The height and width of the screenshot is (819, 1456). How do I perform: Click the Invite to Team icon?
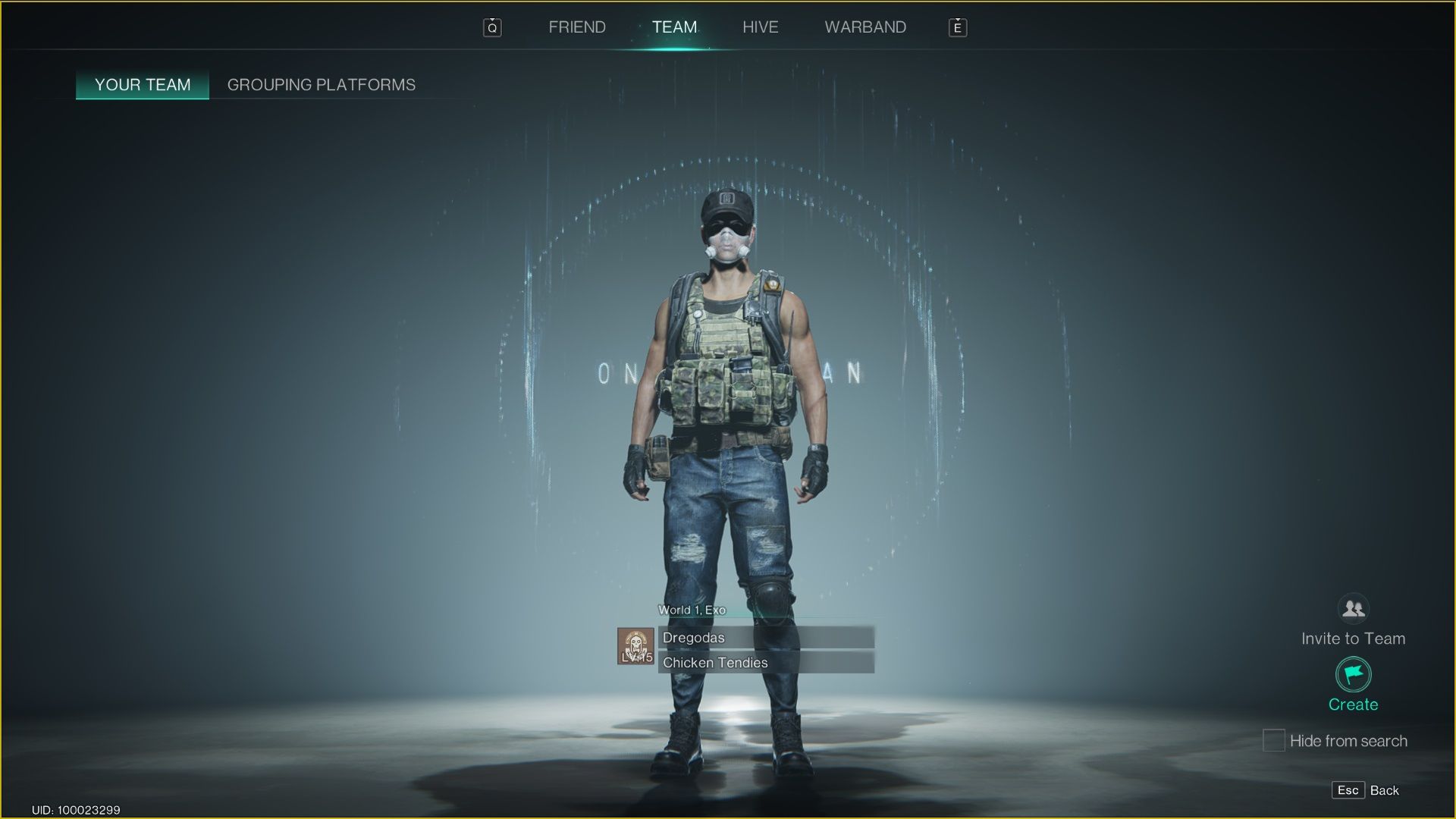tap(1353, 609)
